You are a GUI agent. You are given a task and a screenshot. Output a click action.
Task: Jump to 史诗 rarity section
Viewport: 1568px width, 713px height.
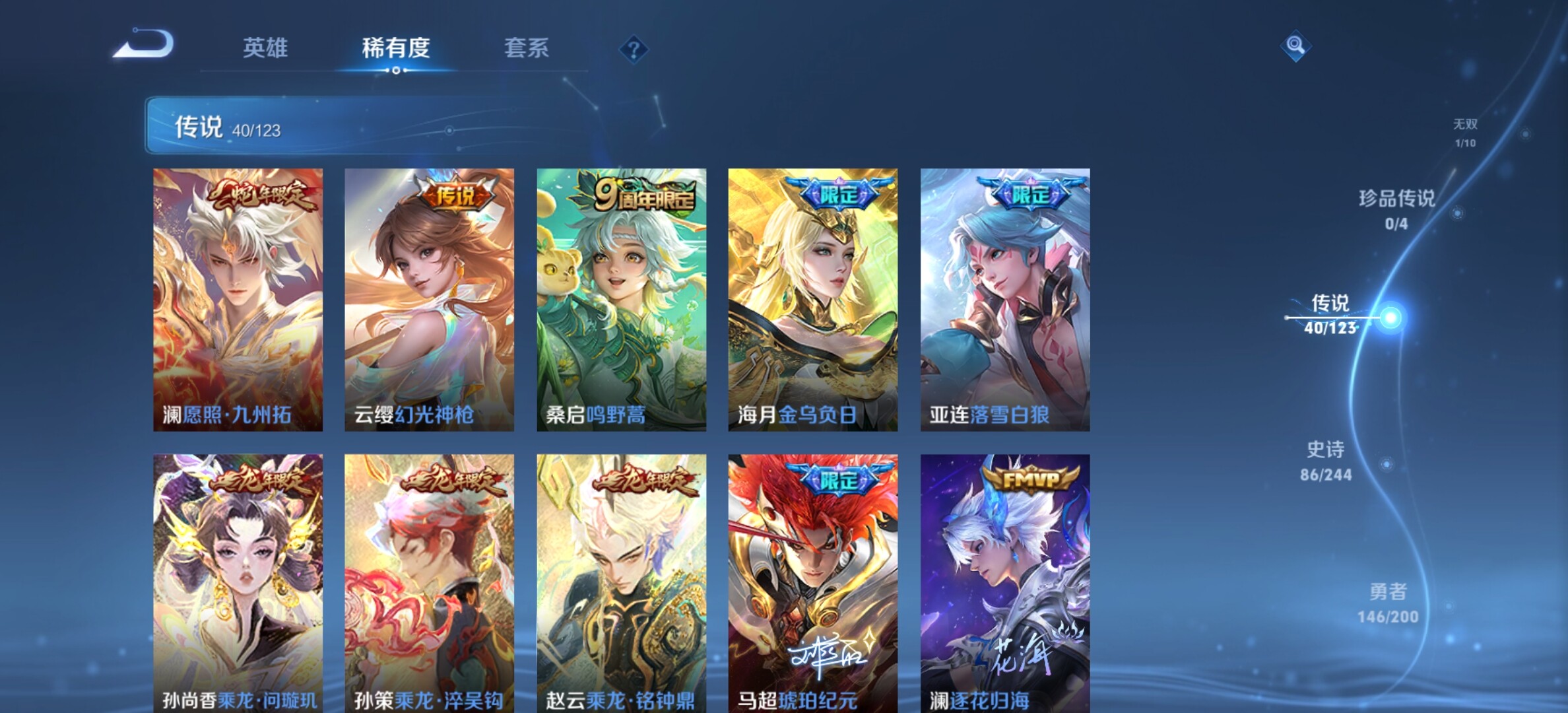1326,460
